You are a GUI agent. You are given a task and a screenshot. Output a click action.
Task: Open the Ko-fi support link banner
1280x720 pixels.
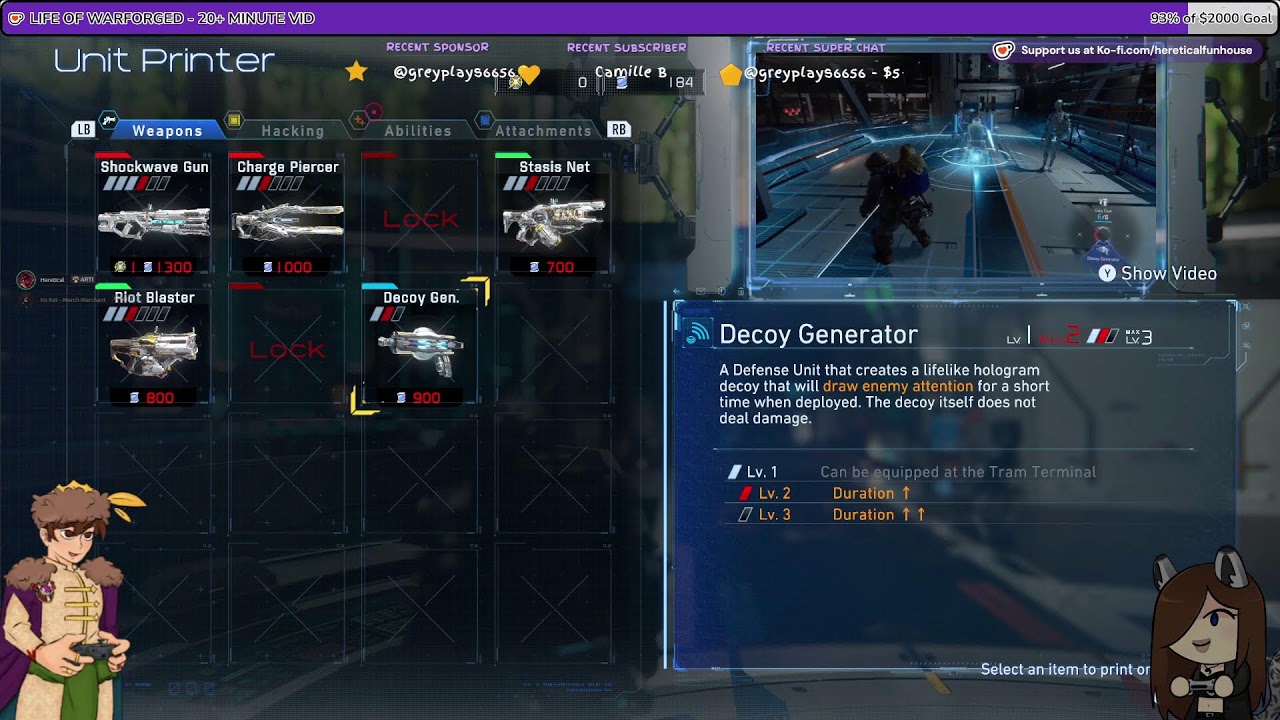tap(1124, 50)
